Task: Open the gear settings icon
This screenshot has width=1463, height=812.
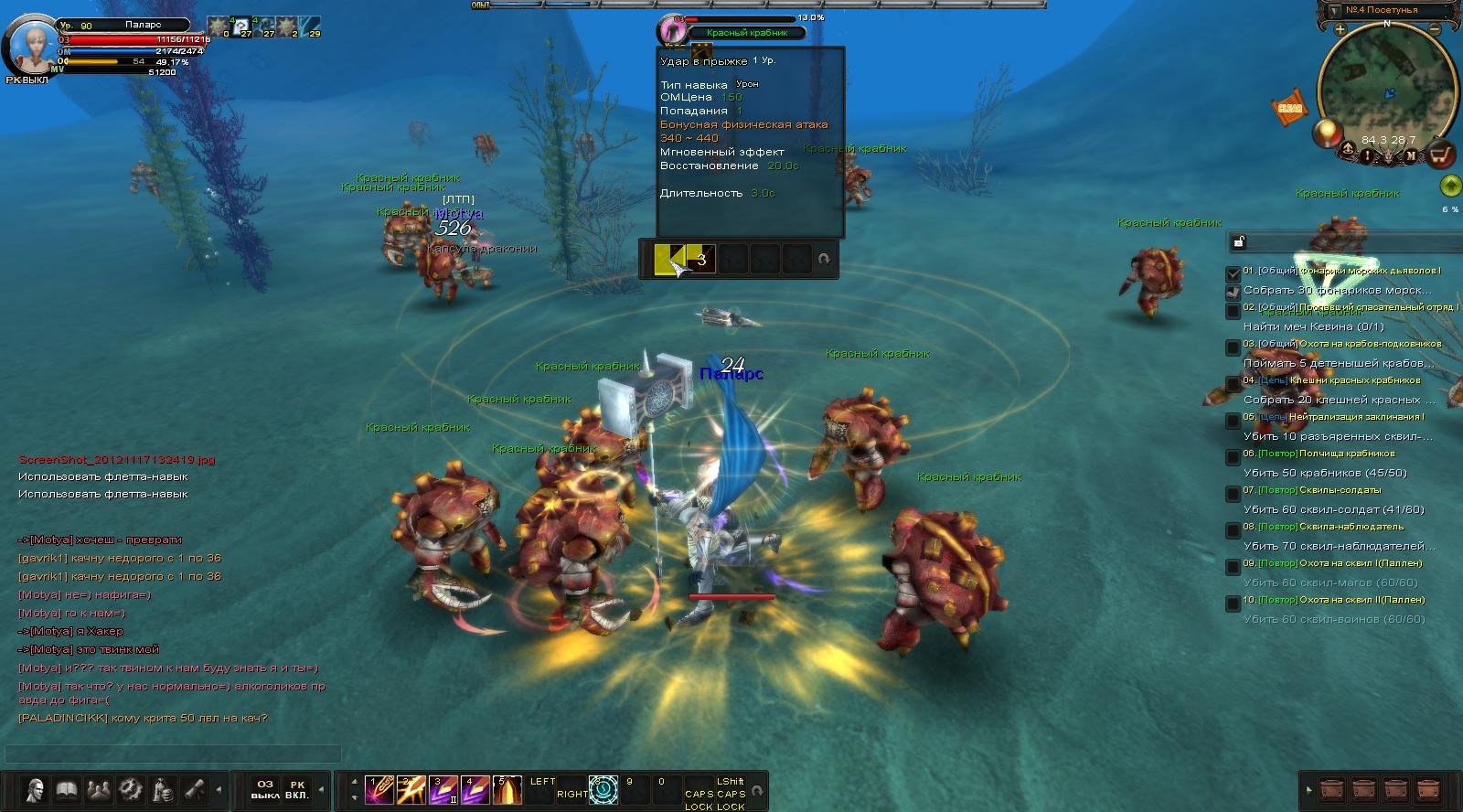Action: tap(130, 789)
